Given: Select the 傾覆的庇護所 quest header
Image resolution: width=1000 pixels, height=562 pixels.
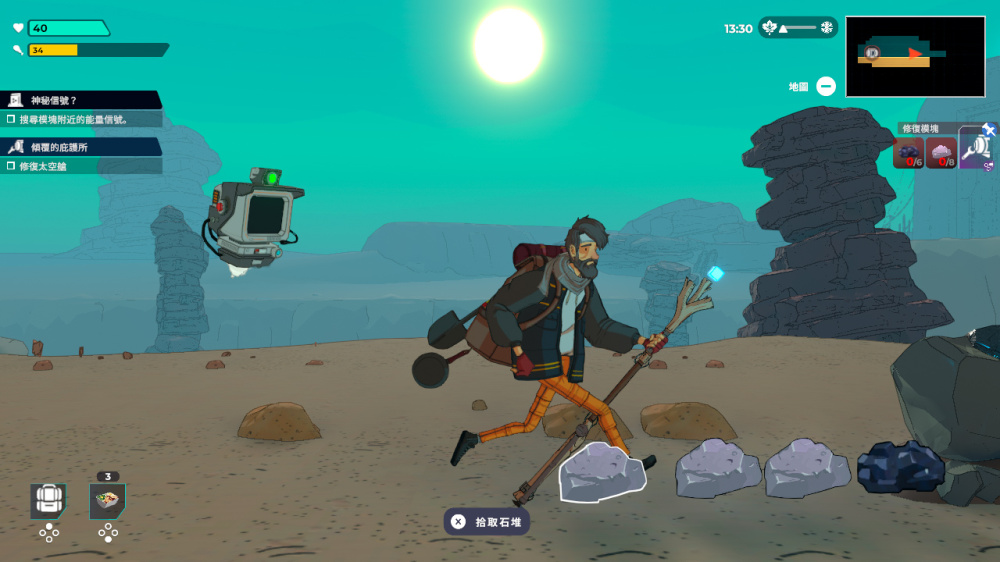Looking at the screenshot, I should (x=80, y=147).
